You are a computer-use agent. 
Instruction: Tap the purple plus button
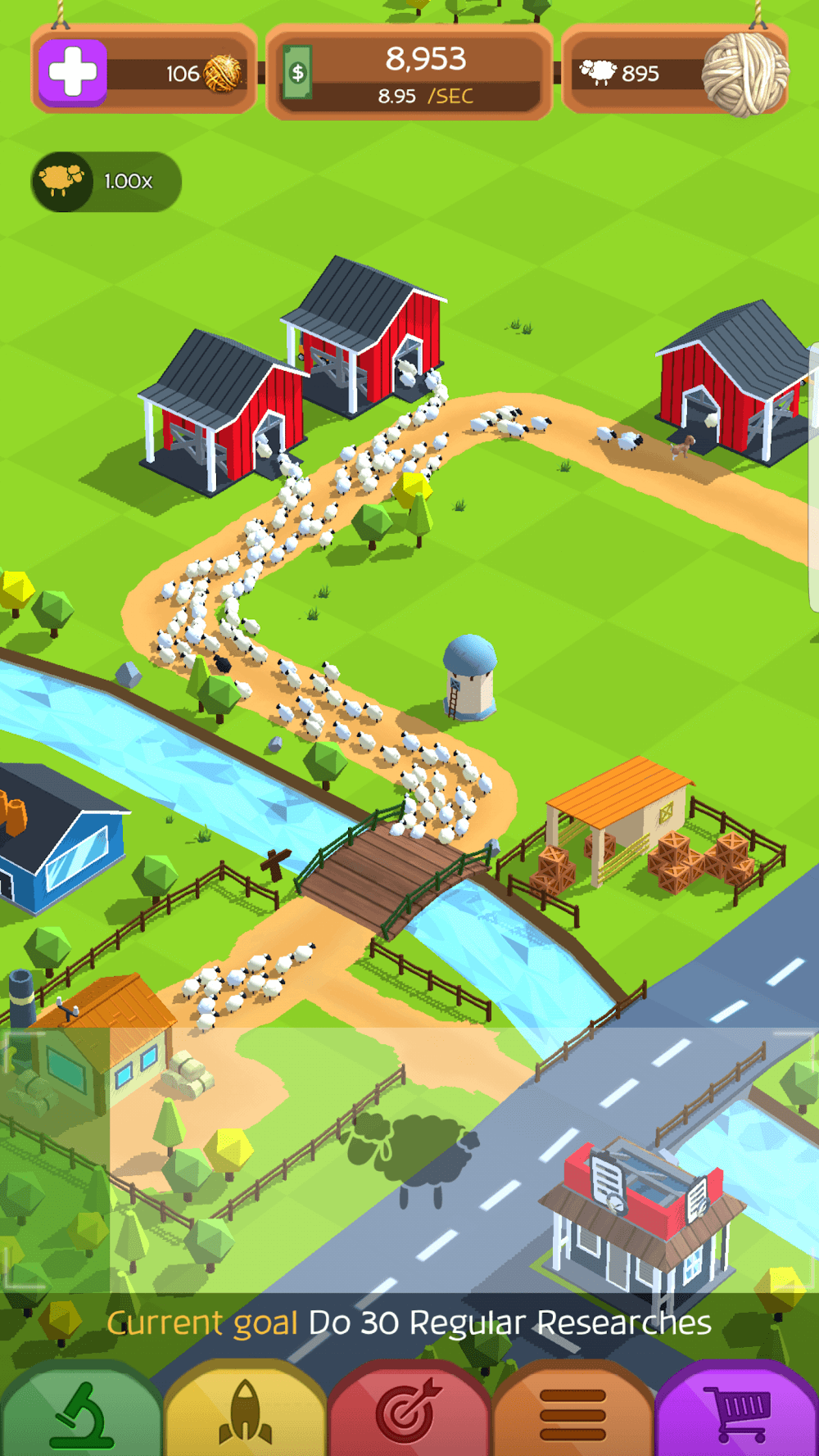point(73,73)
